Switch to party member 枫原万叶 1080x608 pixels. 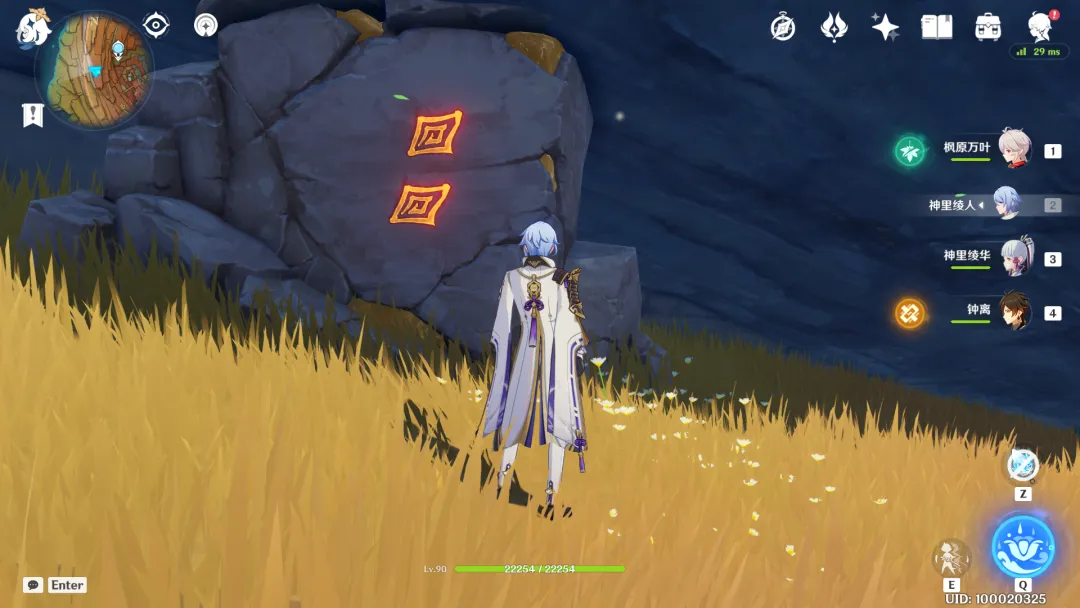[1014, 150]
